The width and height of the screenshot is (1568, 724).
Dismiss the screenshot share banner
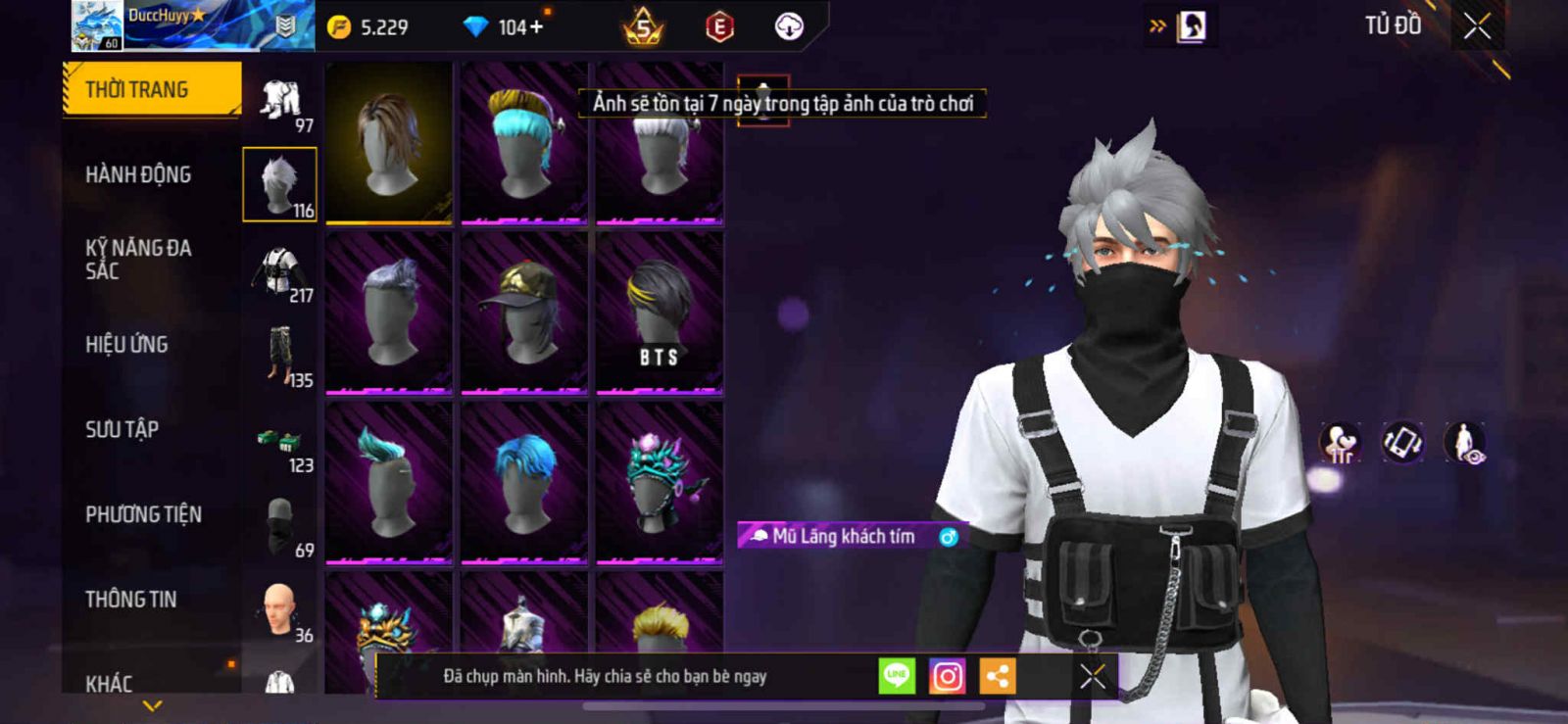[x=1092, y=676]
